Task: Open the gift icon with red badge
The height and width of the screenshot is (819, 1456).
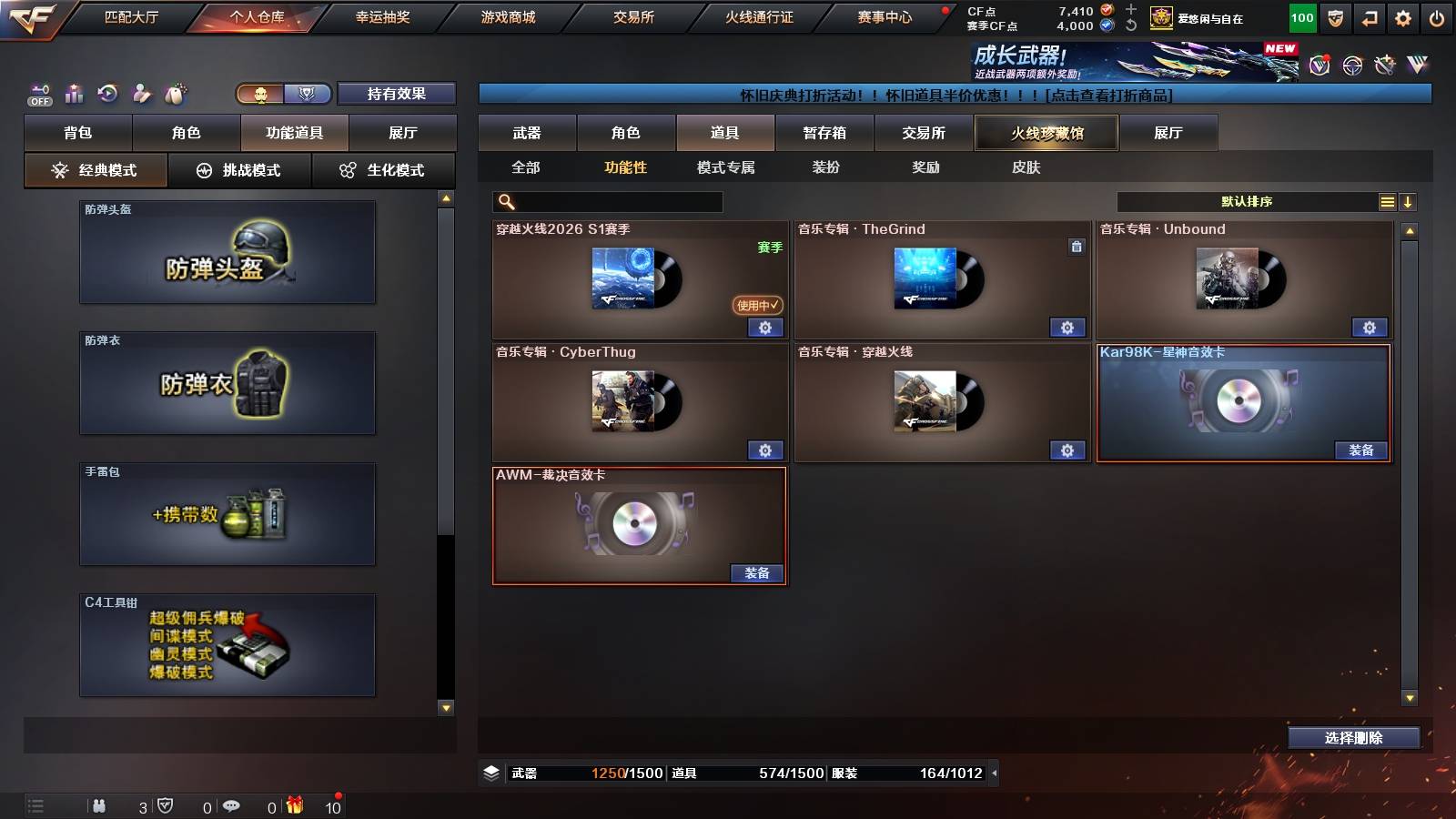Action: 292,805
